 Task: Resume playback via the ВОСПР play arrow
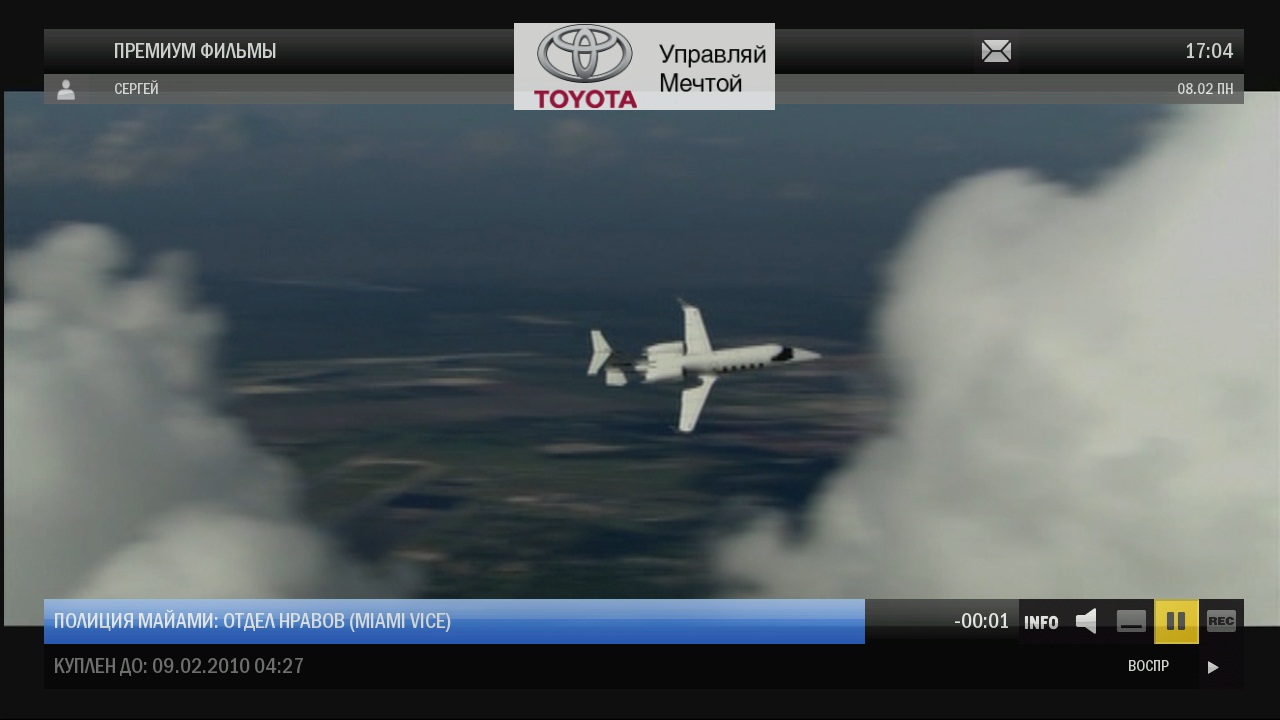point(1213,667)
